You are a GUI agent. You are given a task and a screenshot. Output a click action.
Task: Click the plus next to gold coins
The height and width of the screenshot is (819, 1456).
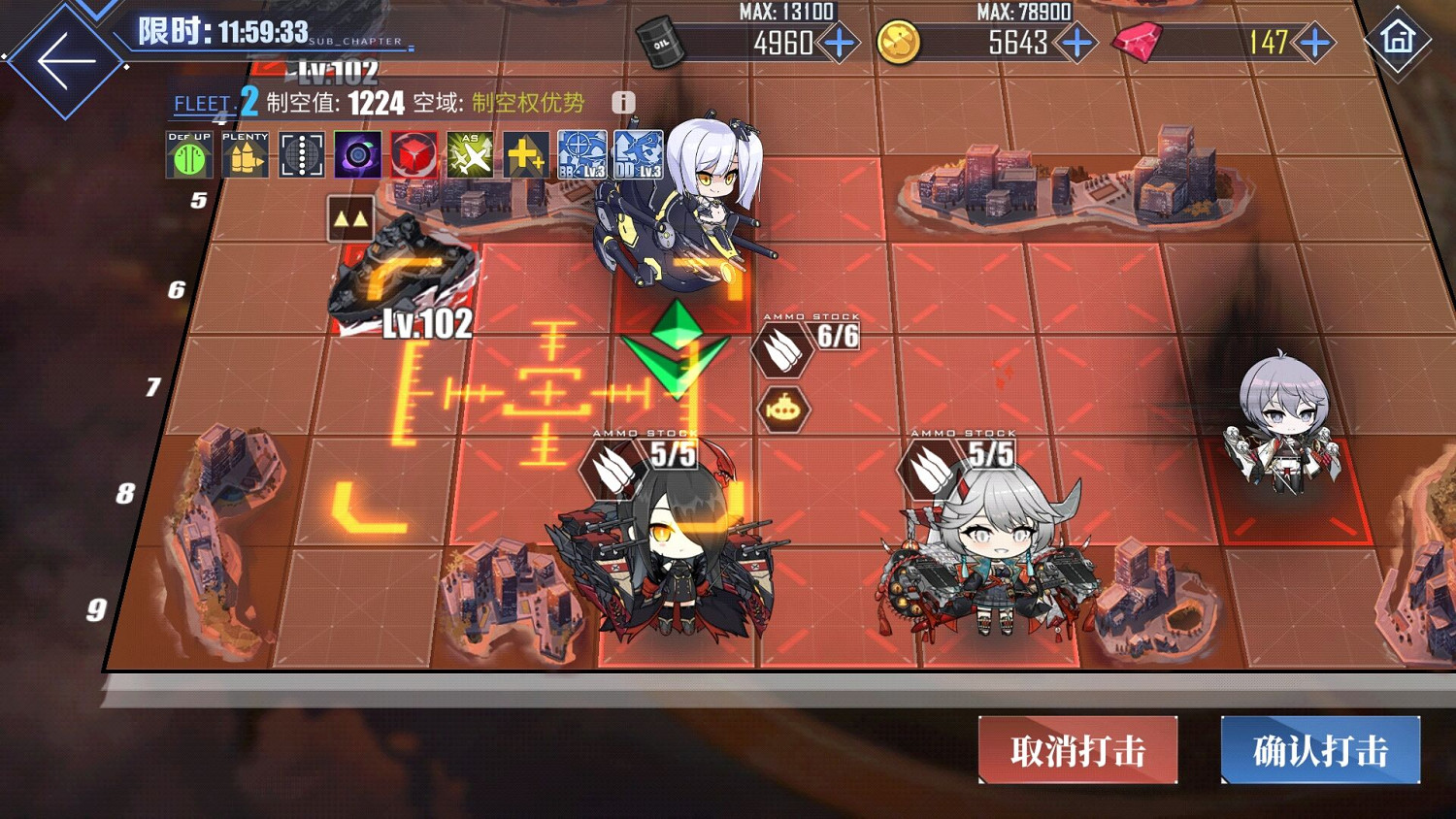tap(1075, 43)
